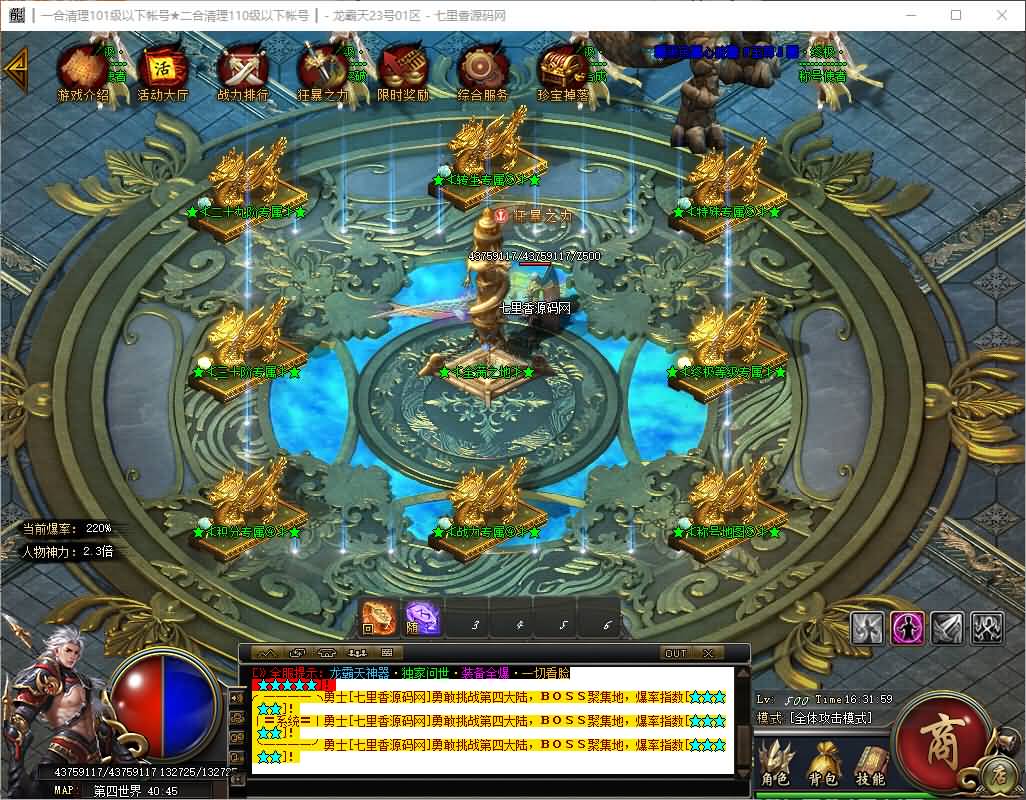Open the 角色 character panel

[775, 765]
